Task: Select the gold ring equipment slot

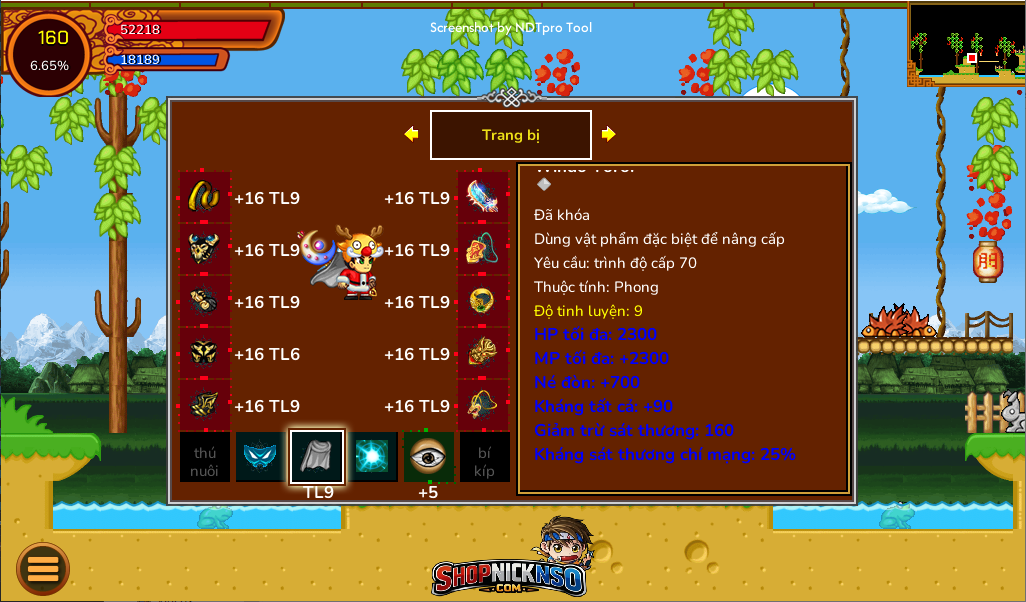Action: (x=205, y=197)
